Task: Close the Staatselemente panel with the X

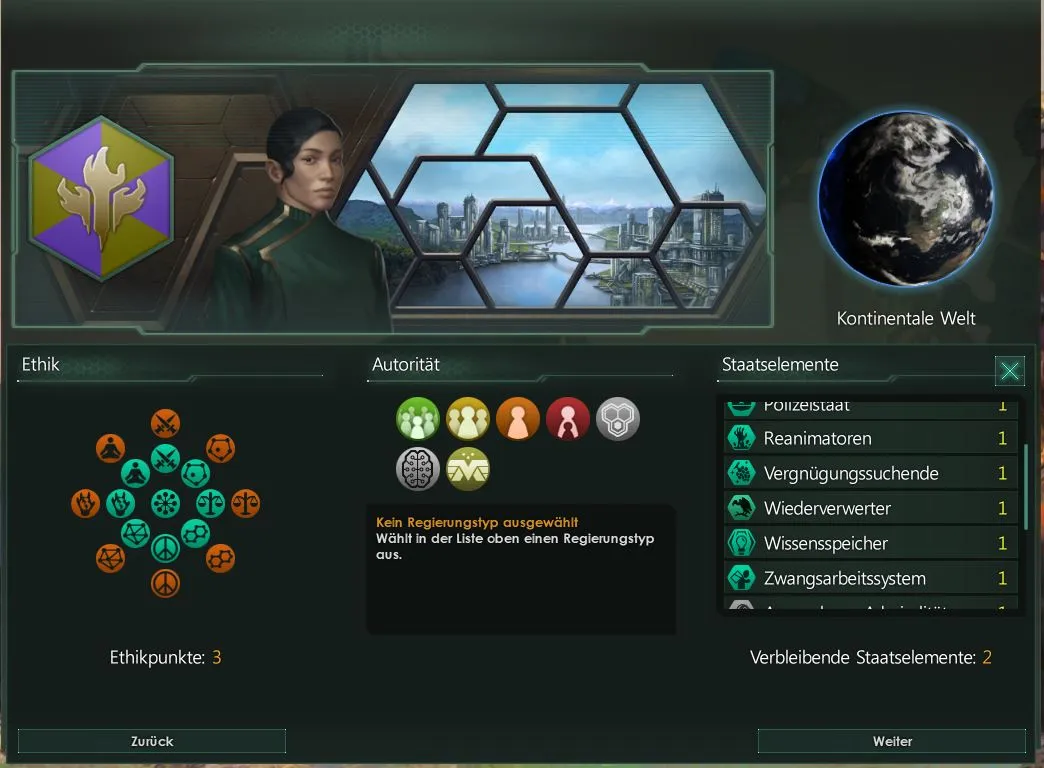Action: (1010, 371)
